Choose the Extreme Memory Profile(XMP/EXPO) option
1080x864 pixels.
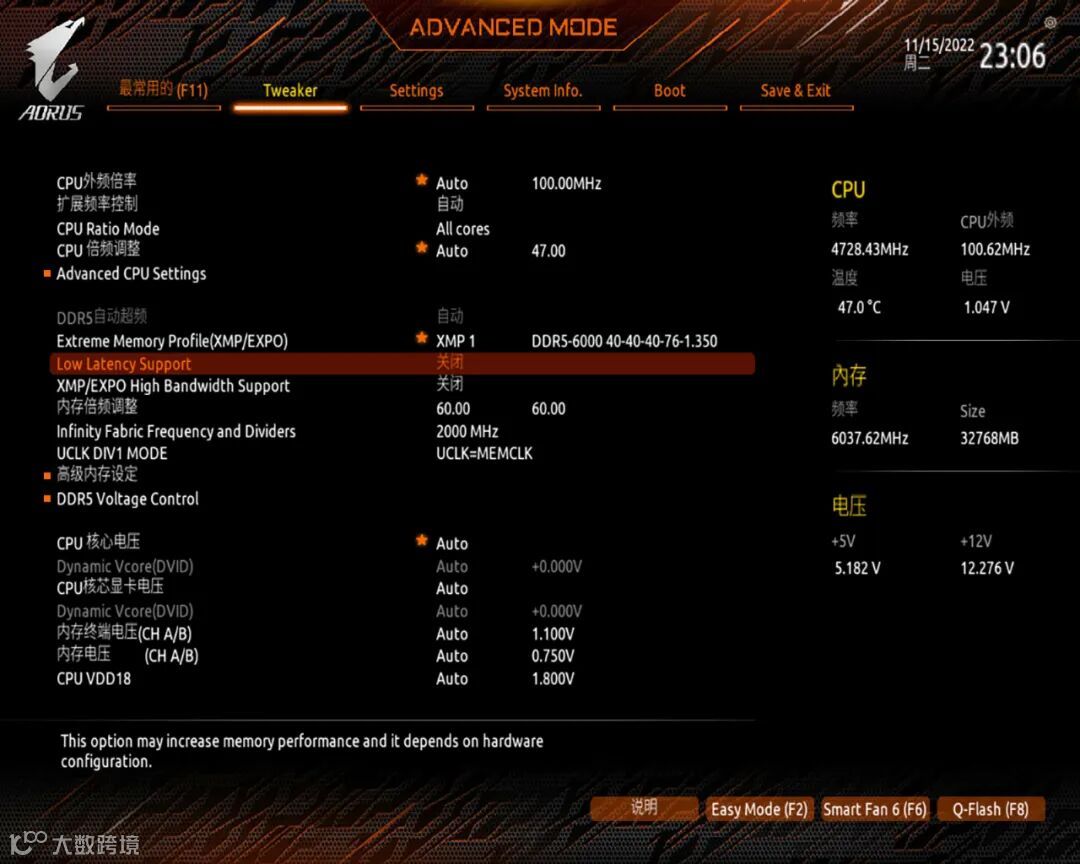[x=172, y=341]
